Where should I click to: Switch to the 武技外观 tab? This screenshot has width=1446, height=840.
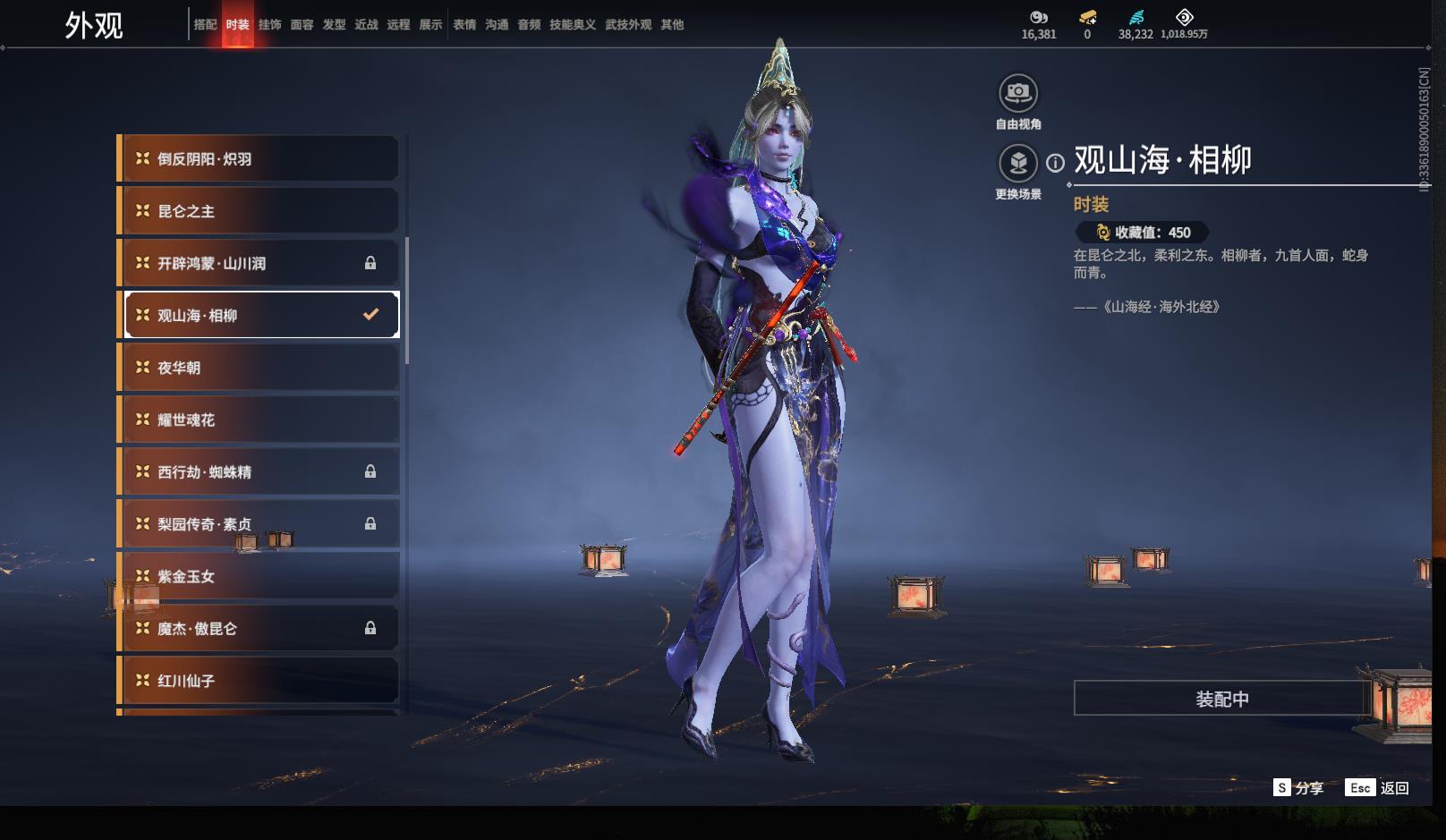pos(627,25)
